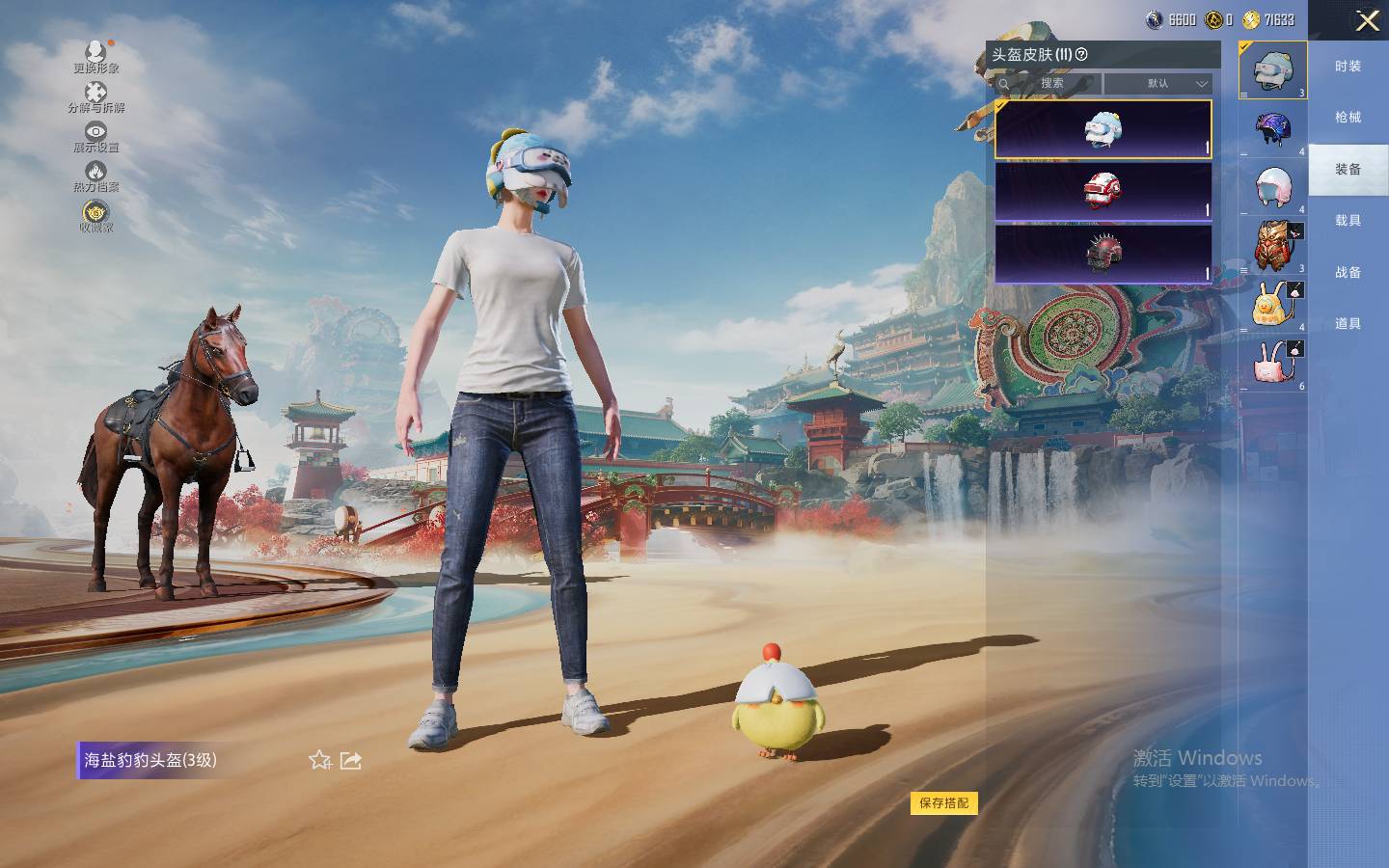Close the wardrobe with the X button
The height and width of the screenshot is (868, 1389).
(x=1367, y=21)
